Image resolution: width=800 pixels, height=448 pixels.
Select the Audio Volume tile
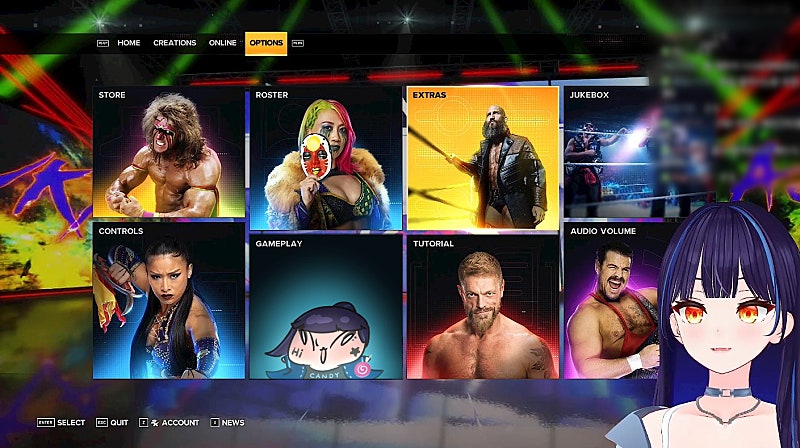(612, 300)
